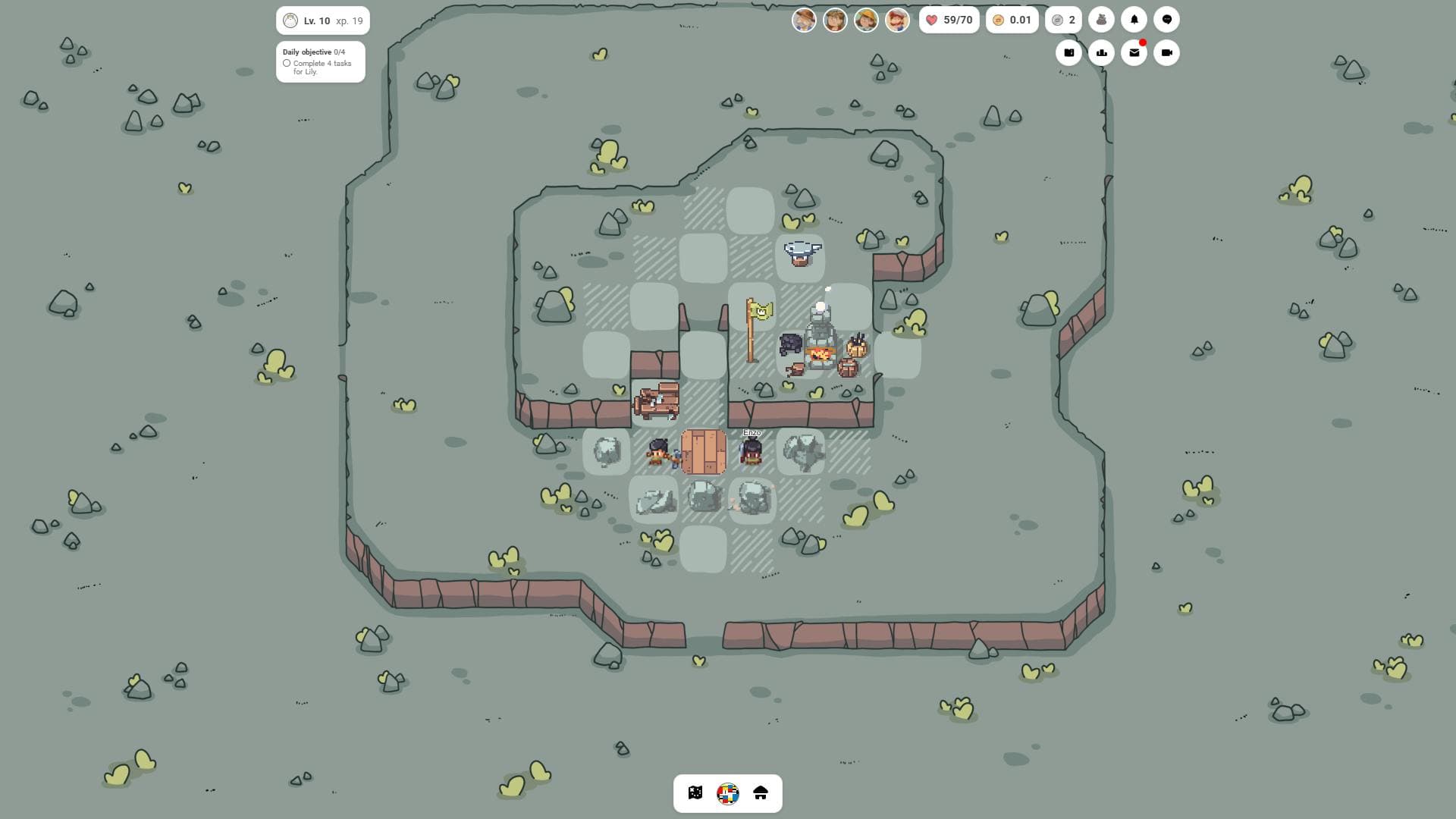The image size is (1456, 819).
Task: Open the notifications bell
Action: click(x=1133, y=19)
